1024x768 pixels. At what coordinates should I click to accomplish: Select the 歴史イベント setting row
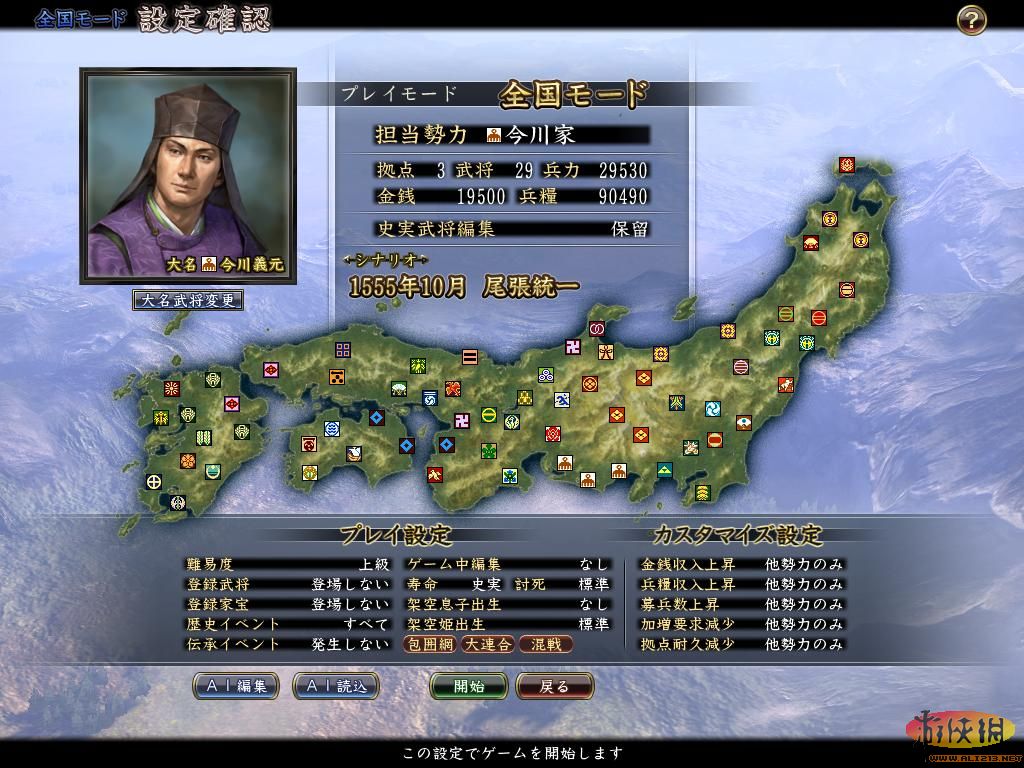(x=288, y=624)
